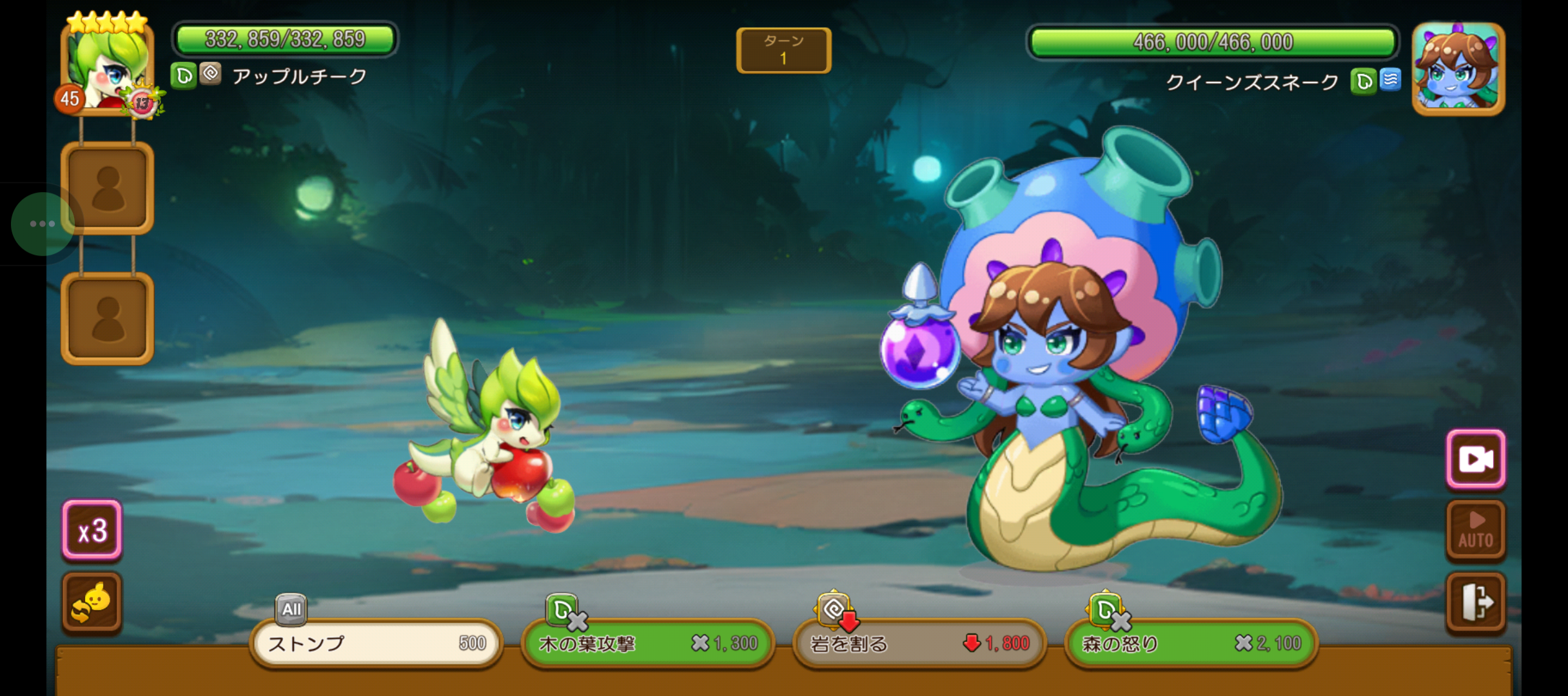
Task: Use the ストンプ skill
Action: pyautogui.click(x=376, y=643)
